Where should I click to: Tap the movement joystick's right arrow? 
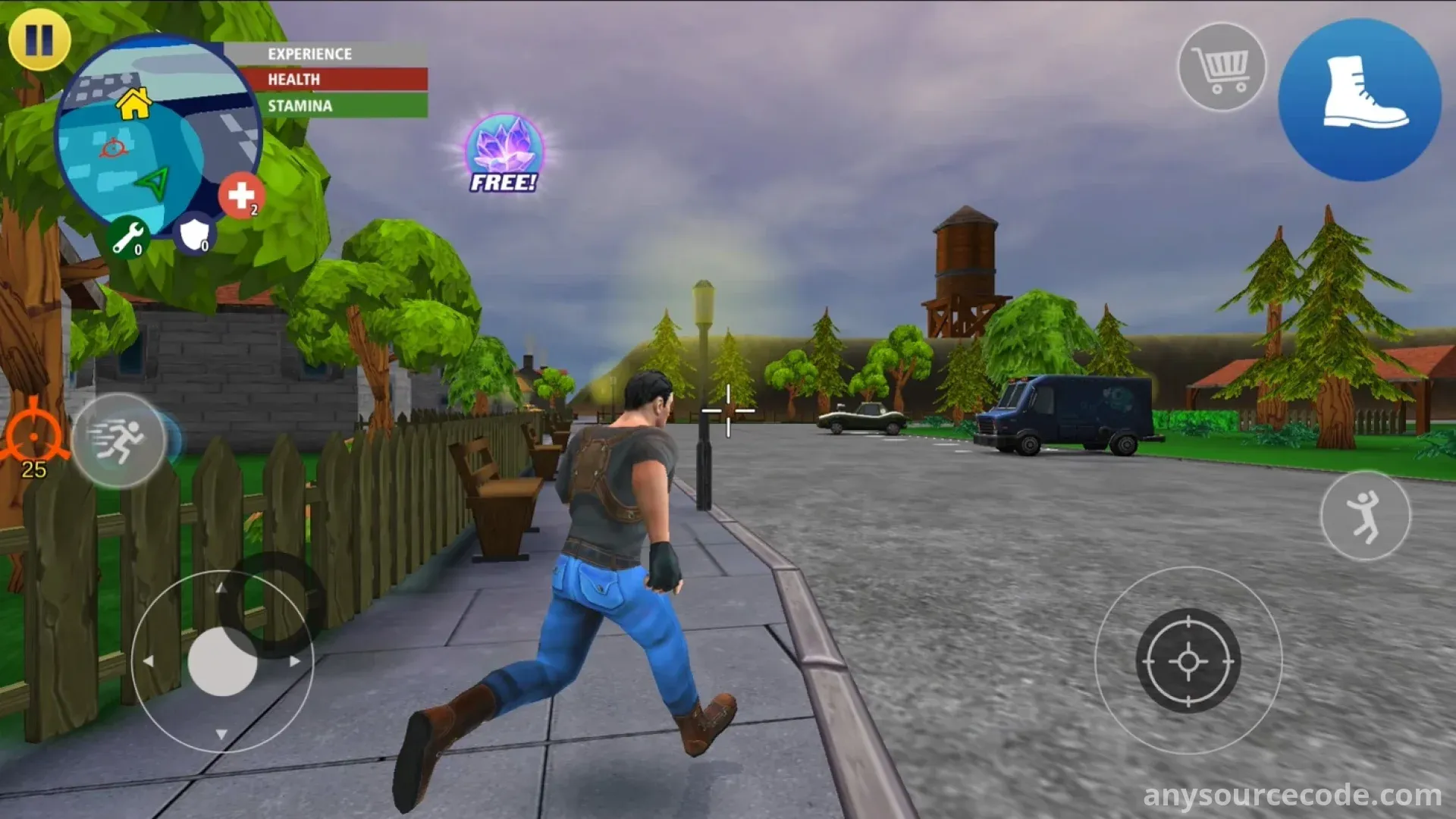[295, 661]
